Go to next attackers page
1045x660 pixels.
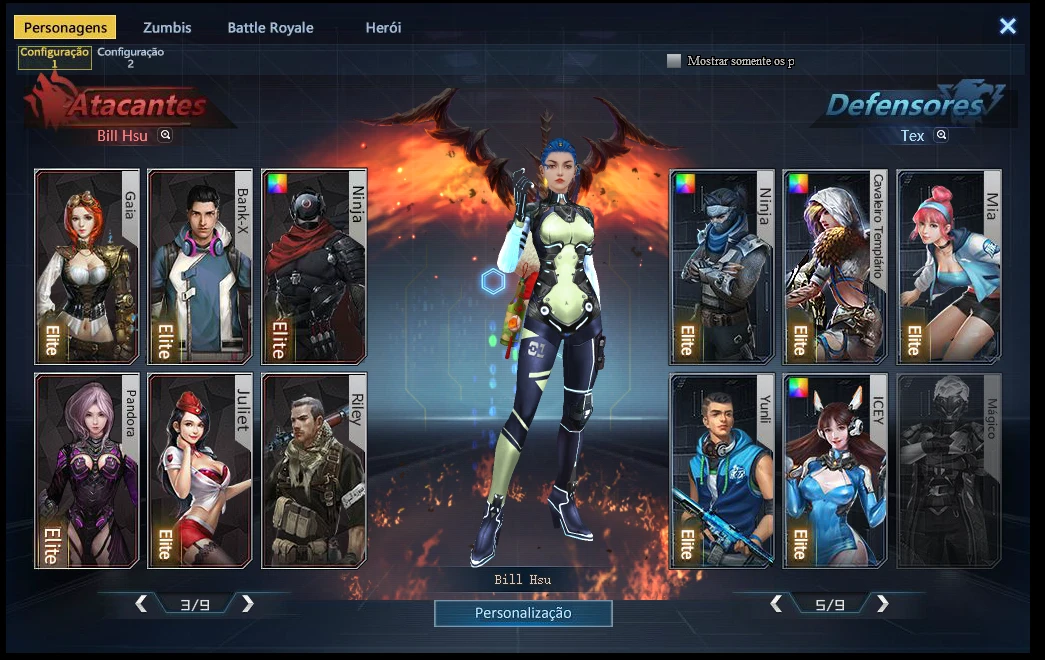tap(248, 604)
